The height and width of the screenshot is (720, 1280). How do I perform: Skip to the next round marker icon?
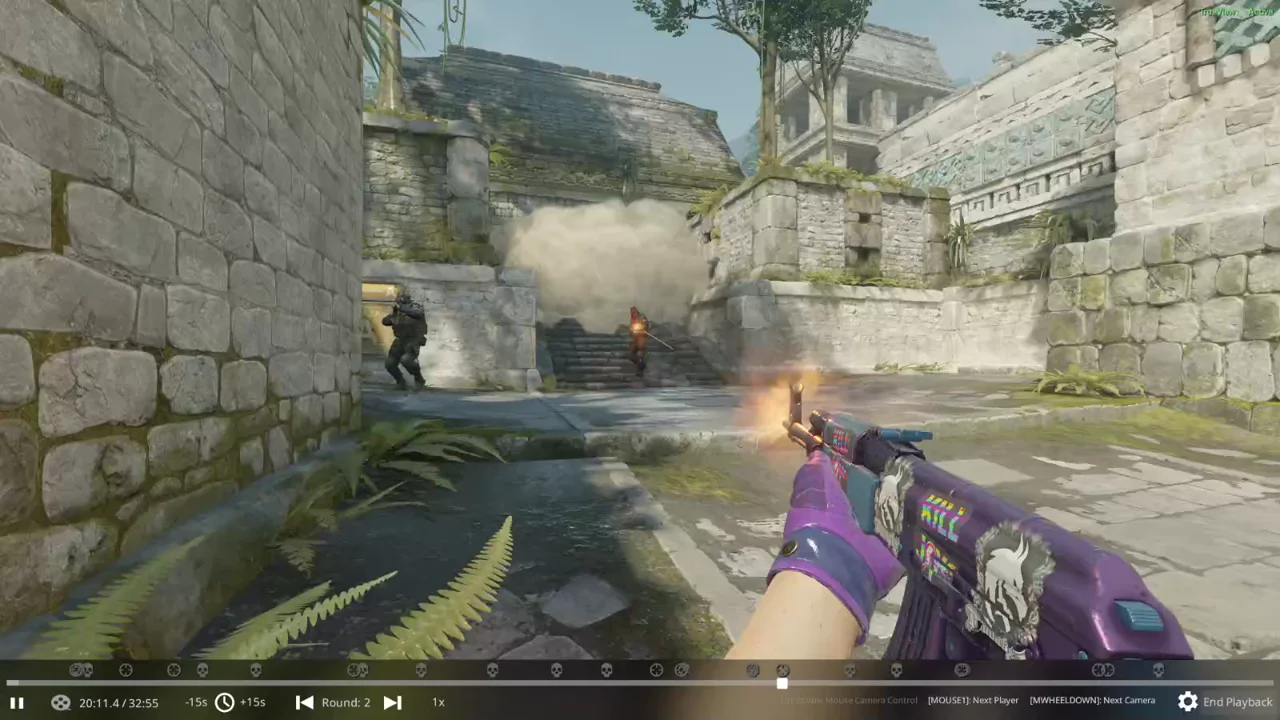click(x=392, y=702)
